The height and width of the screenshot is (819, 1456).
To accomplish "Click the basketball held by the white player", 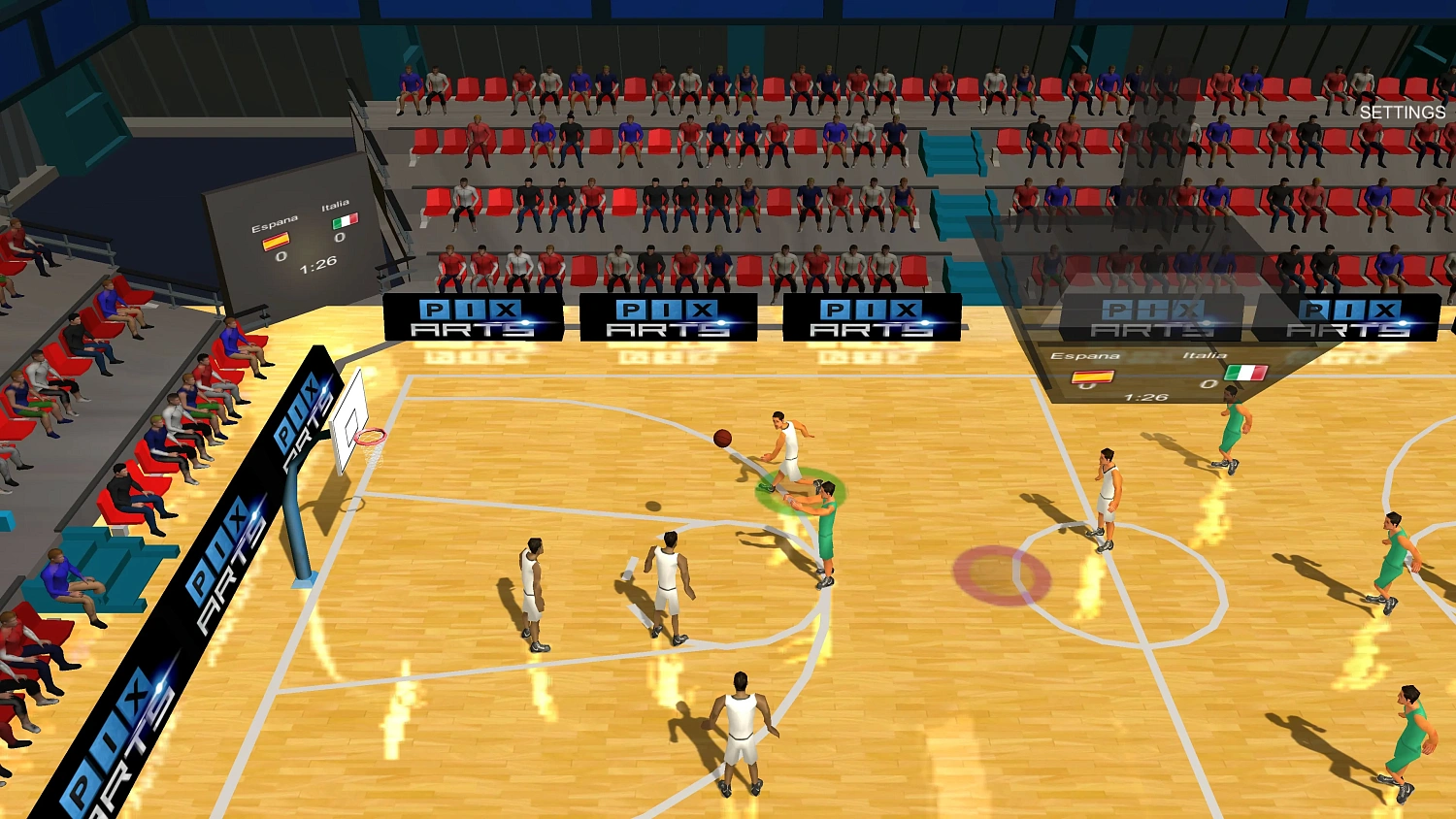I will pos(724,438).
